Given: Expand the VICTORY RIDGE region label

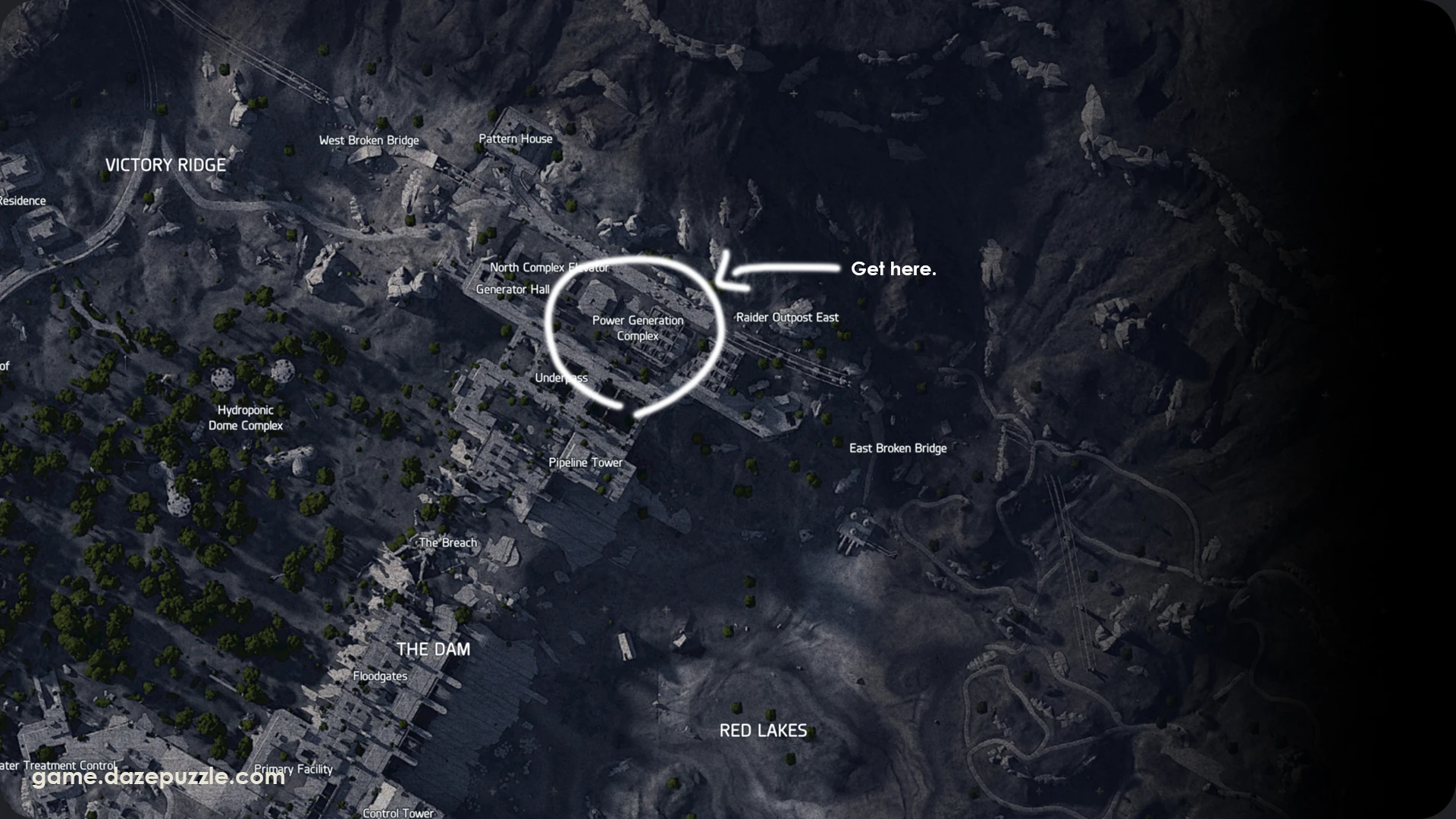Looking at the screenshot, I should pyautogui.click(x=166, y=165).
